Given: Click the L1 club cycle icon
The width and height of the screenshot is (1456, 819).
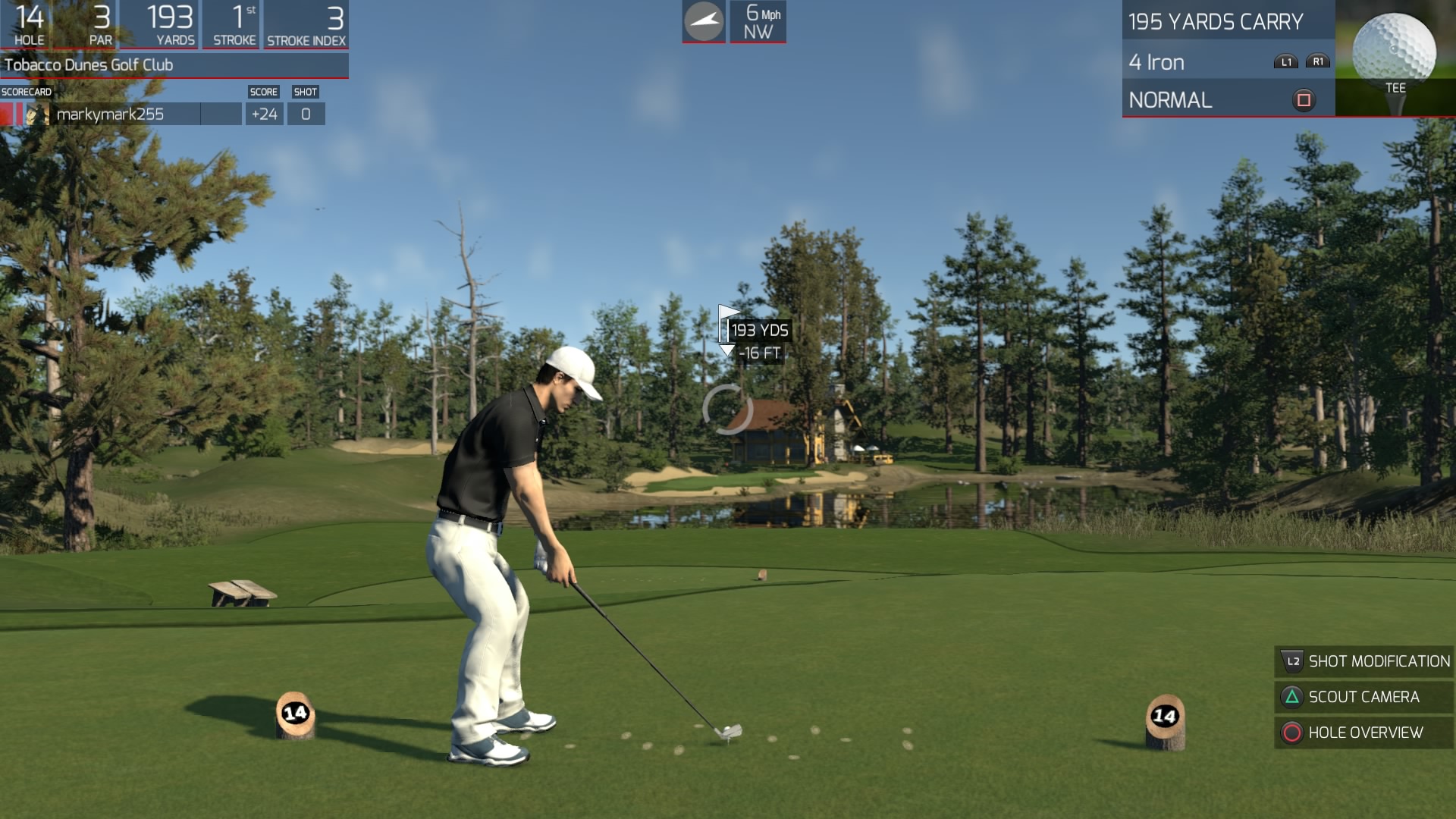Looking at the screenshot, I should coord(1285,62).
